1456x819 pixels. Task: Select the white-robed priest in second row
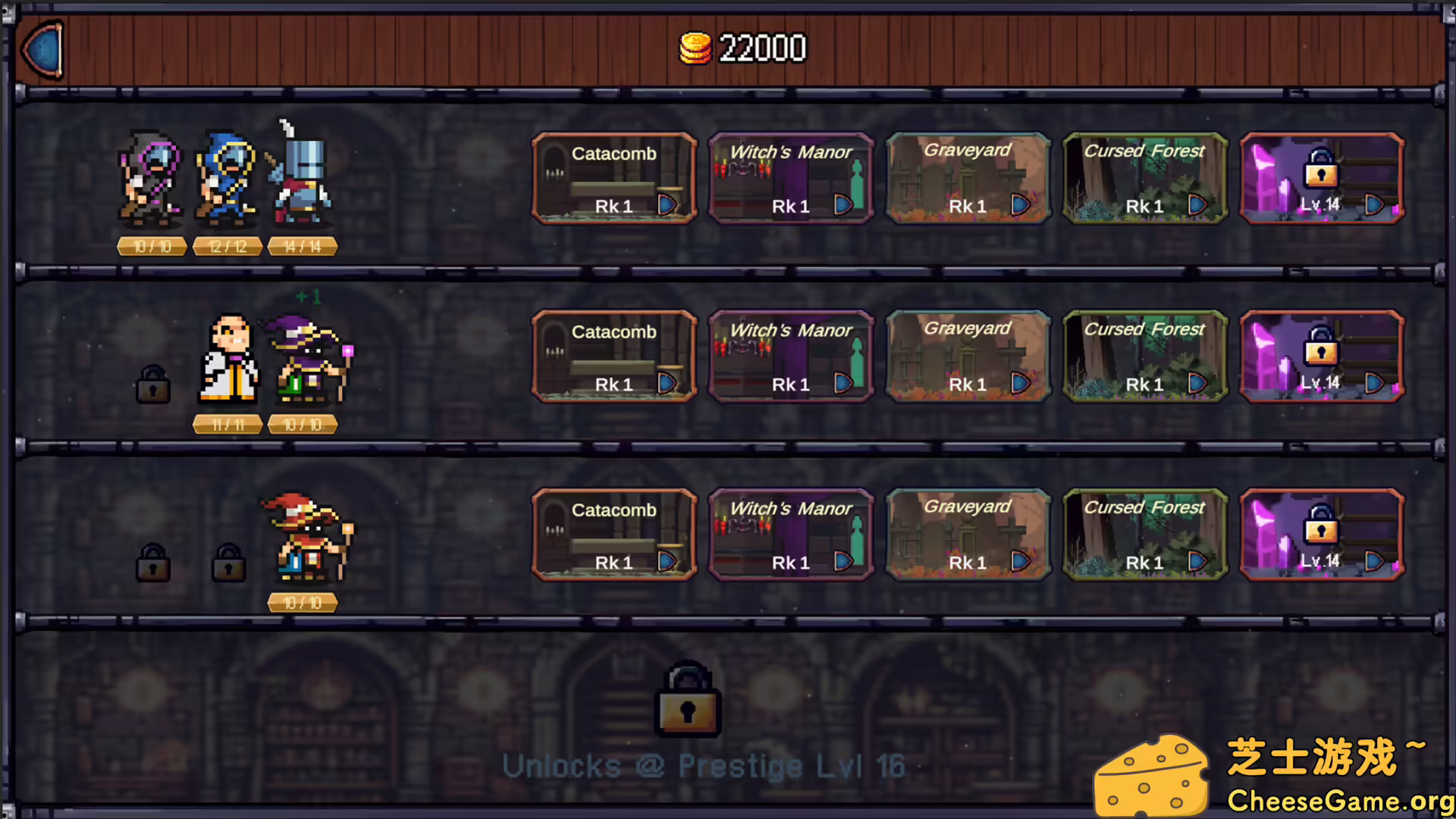(227, 360)
